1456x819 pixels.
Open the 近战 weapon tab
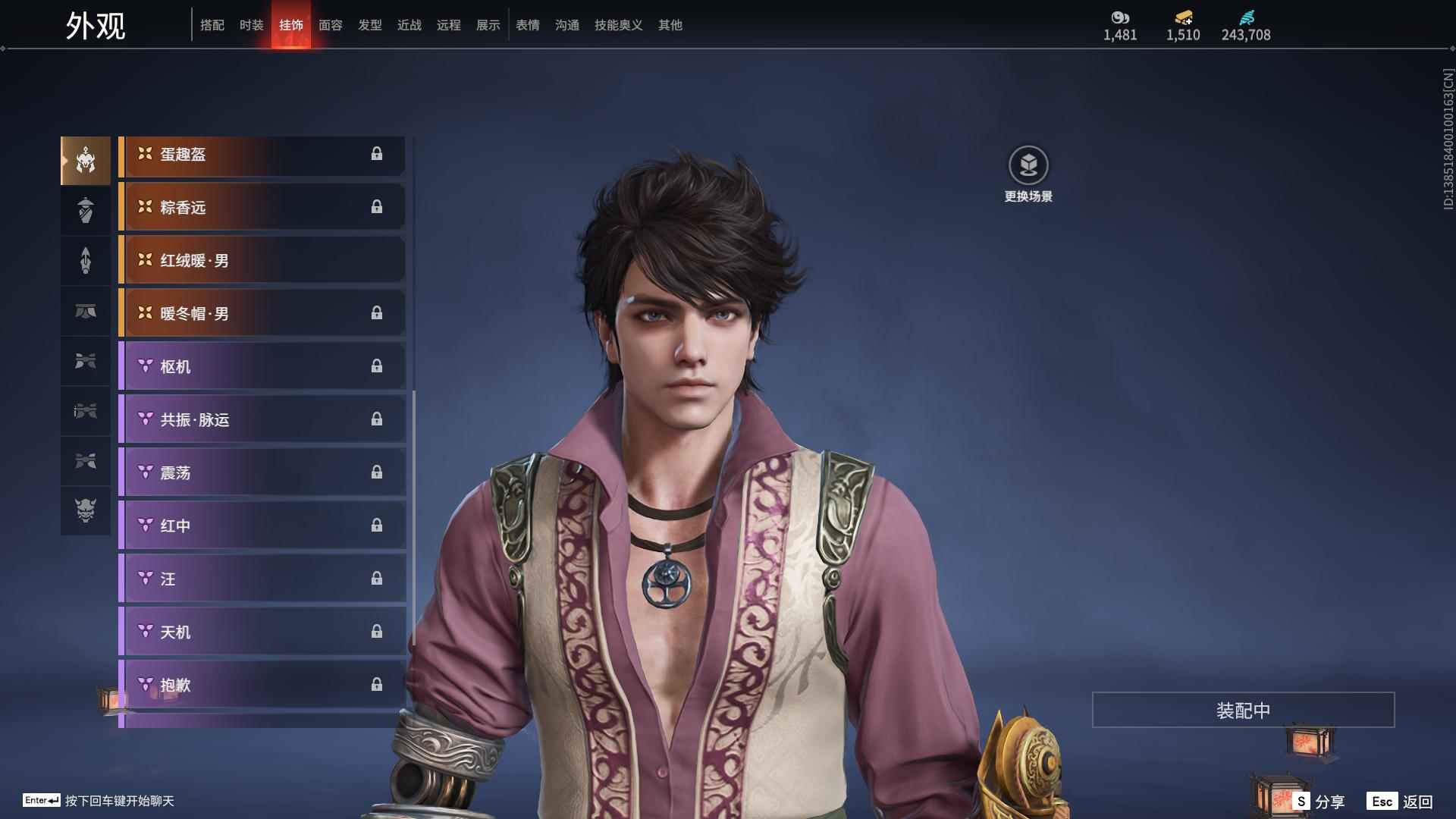point(409,25)
